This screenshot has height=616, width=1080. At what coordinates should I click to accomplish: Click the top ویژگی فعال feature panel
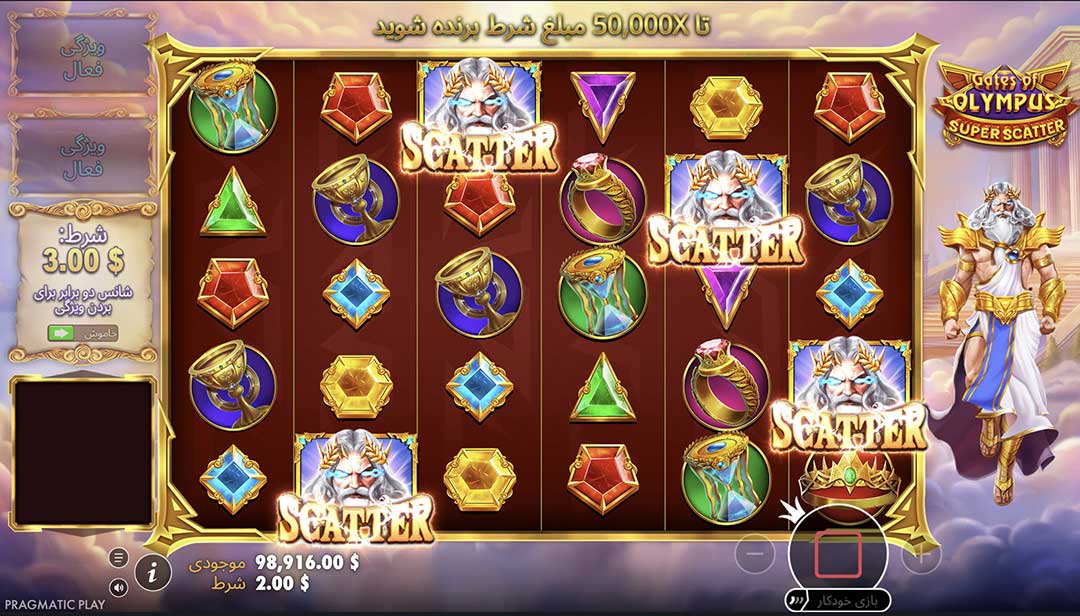82,55
